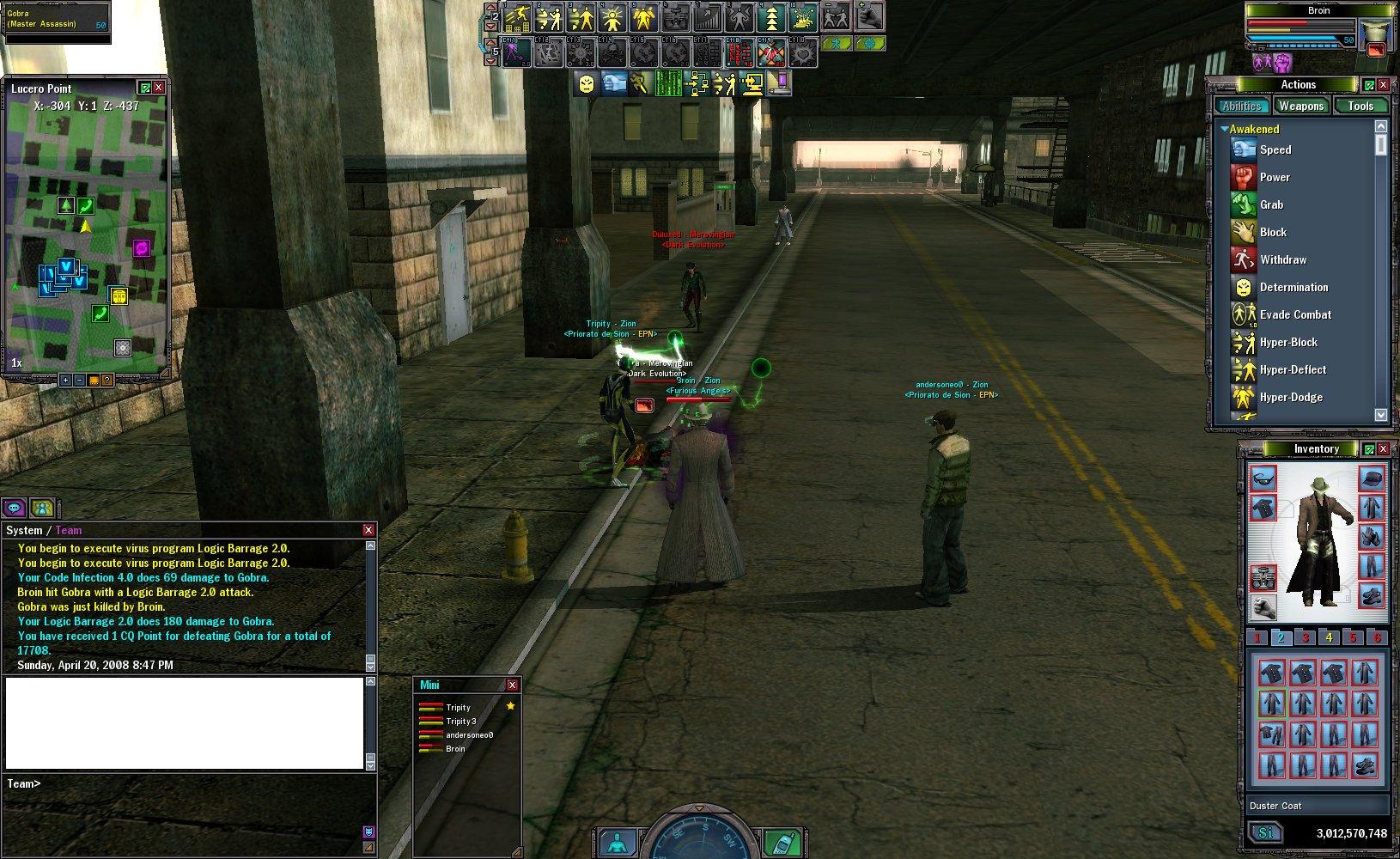Activate the Speed ability
The image size is (1400, 859).
click(1275, 149)
